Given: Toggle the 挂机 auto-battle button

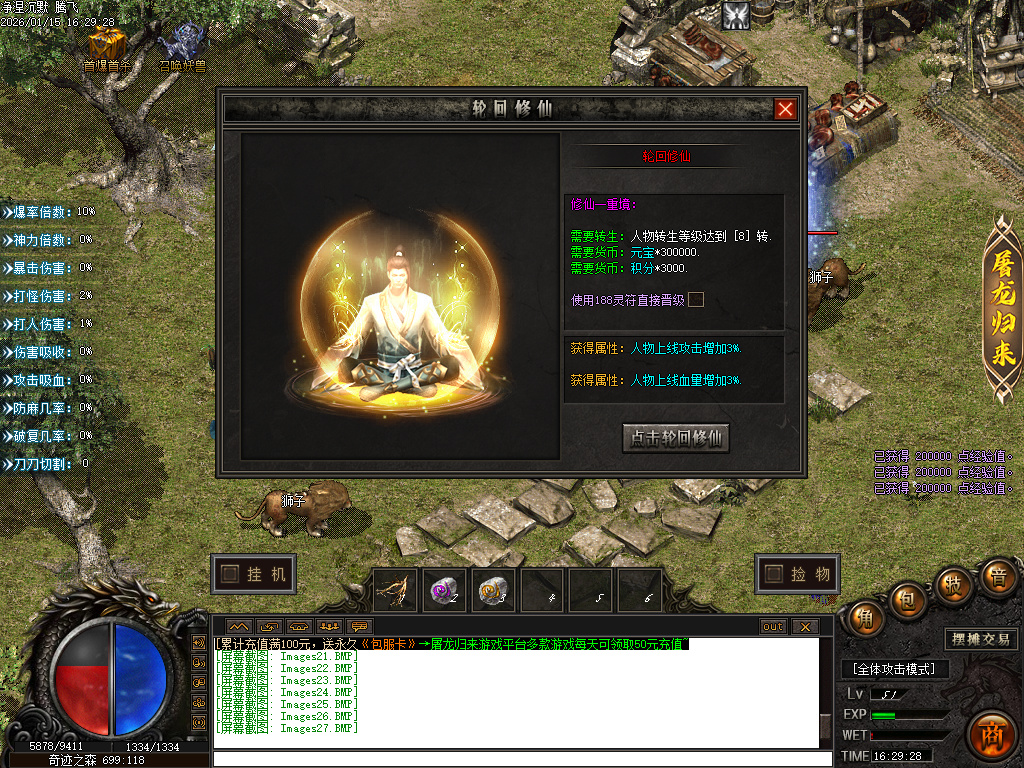Looking at the screenshot, I should (x=254, y=574).
